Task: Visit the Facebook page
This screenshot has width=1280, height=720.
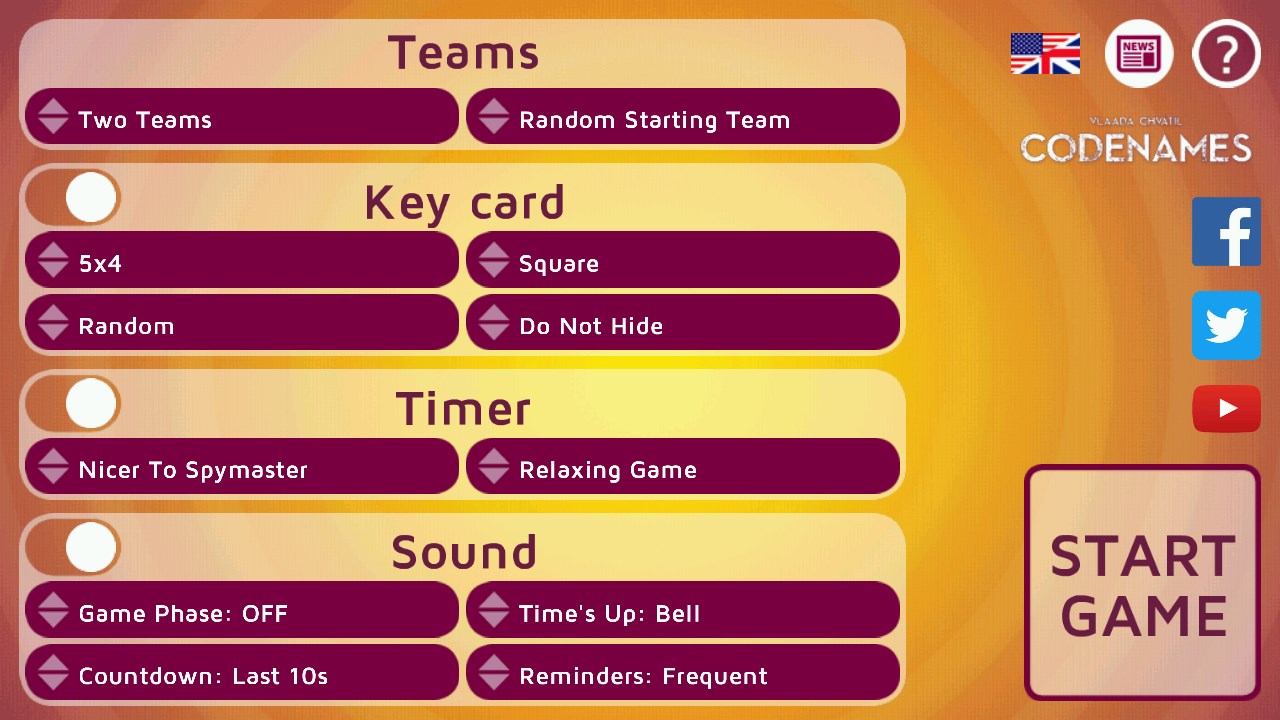Action: point(1226,231)
